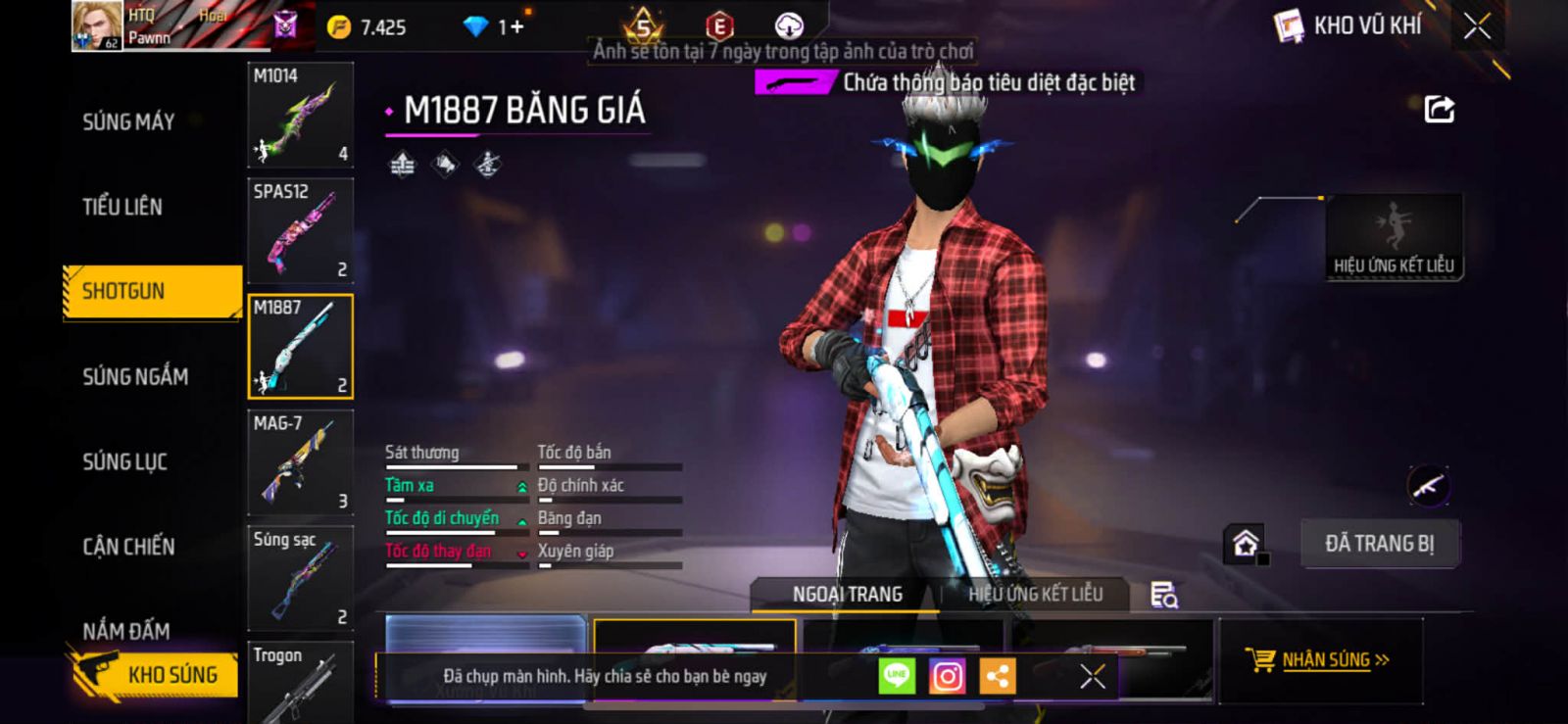Image resolution: width=1568 pixels, height=724 pixels.
Task: Choose the Súng Lục category
Action: point(124,461)
